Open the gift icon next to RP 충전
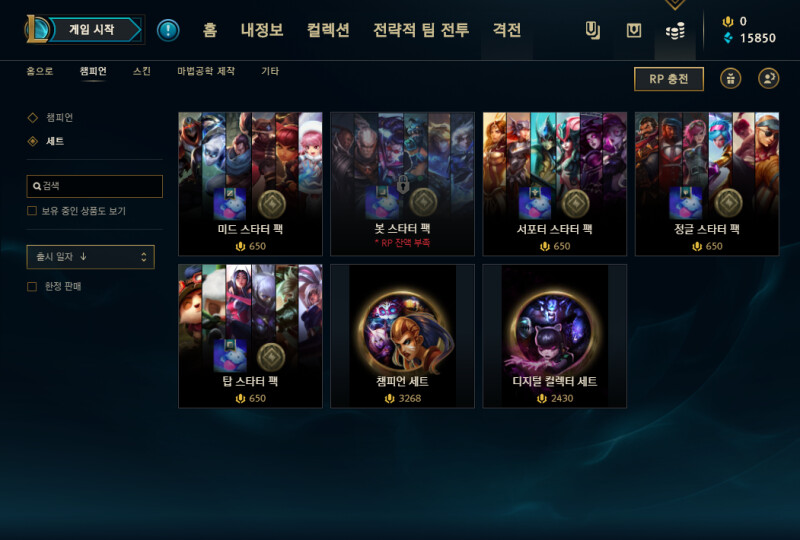Viewport: 800px width, 540px height. click(731, 79)
